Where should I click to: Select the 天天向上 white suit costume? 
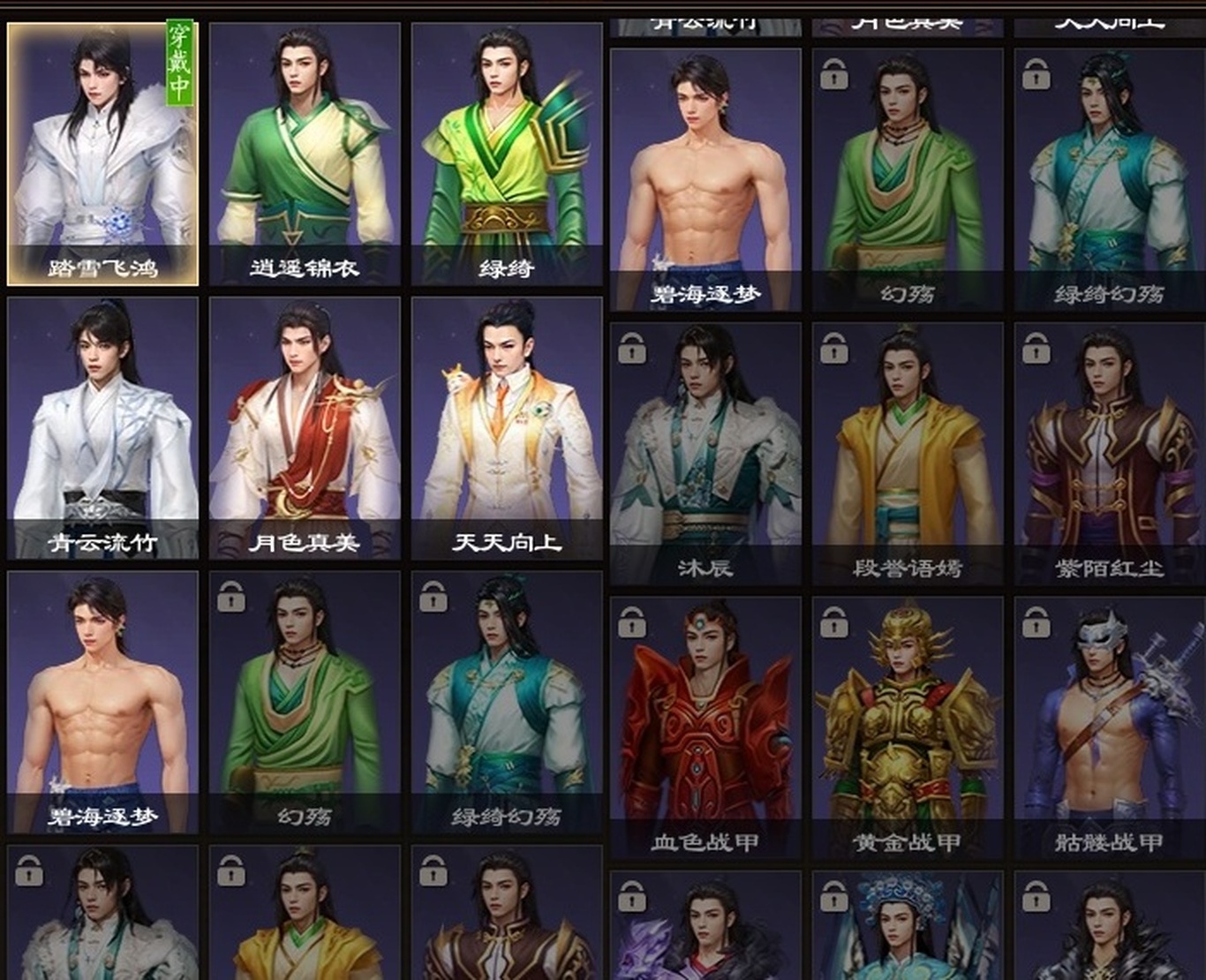click(x=507, y=428)
